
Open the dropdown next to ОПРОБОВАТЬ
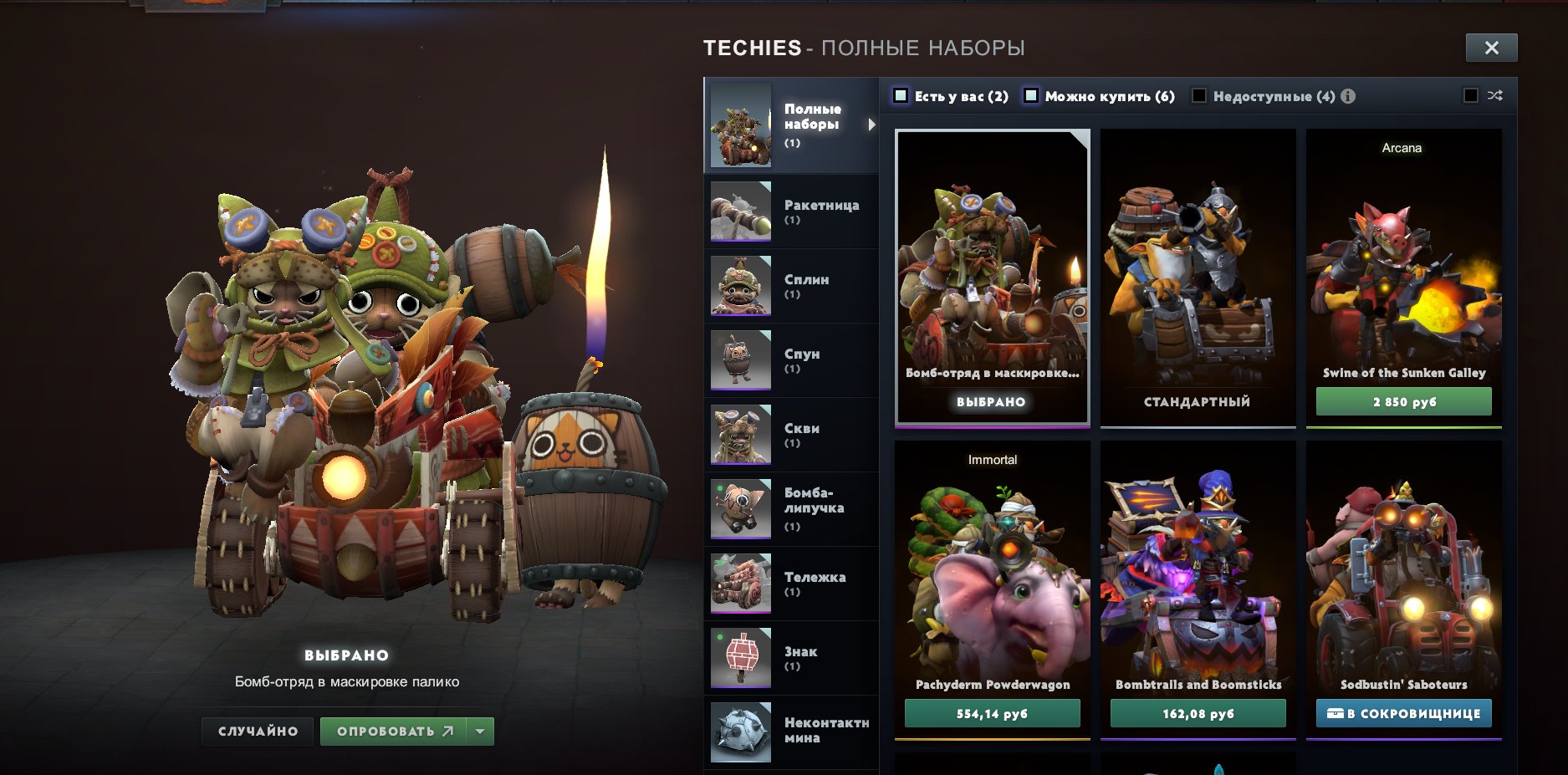pos(478,731)
